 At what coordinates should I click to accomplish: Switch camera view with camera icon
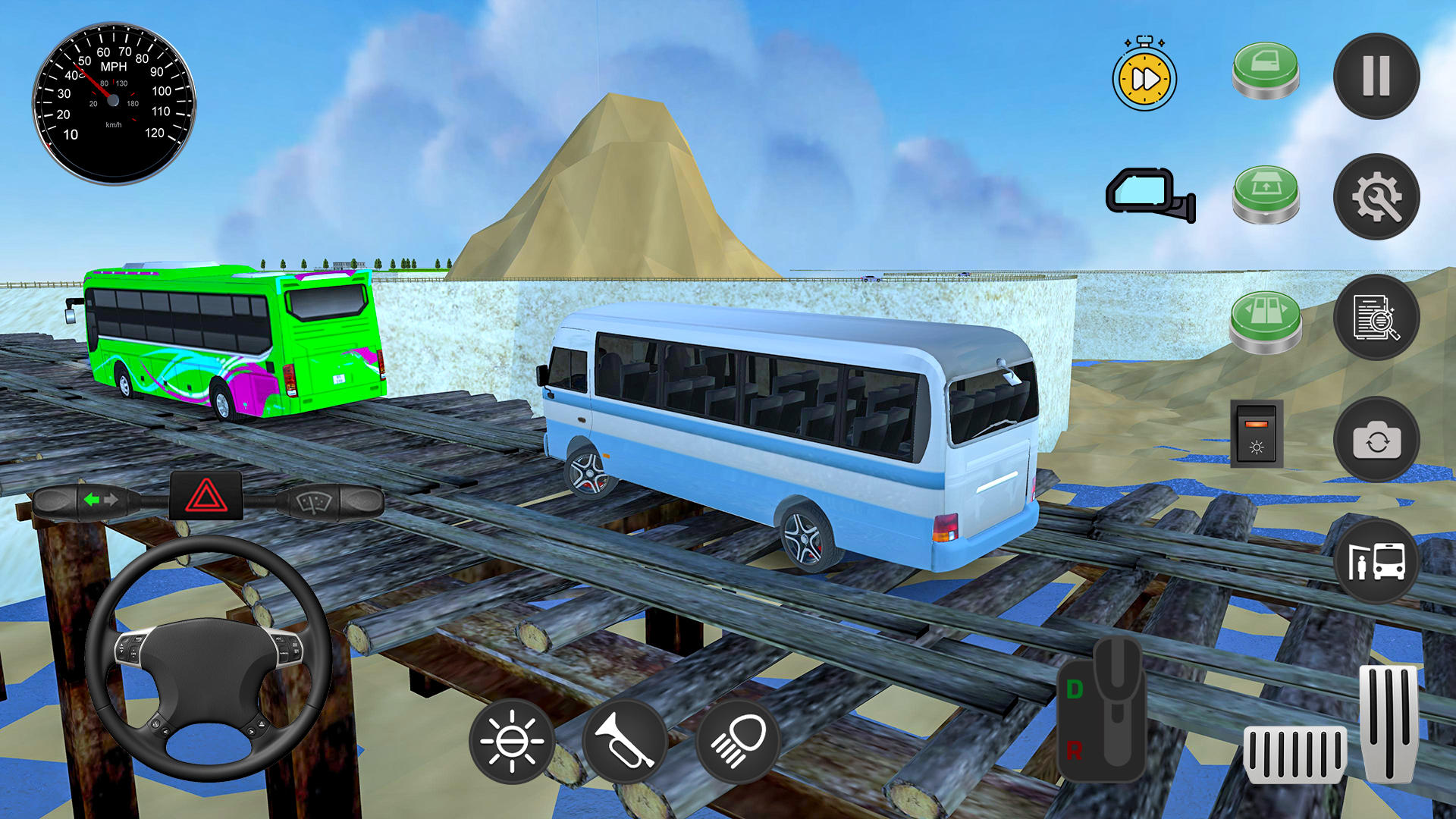pyautogui.click(x=1378, y=440)
